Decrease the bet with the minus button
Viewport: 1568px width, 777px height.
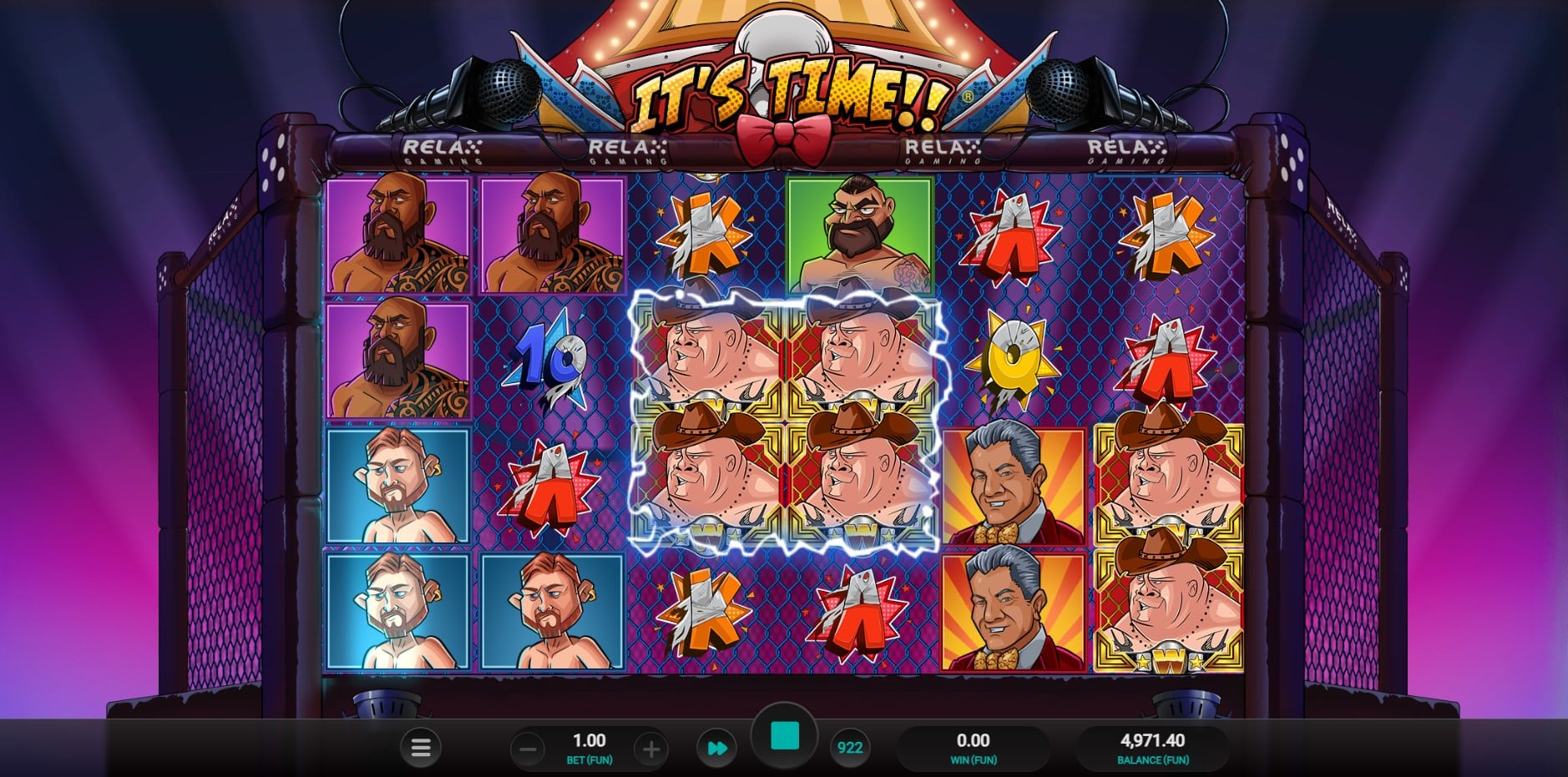point(528,749)
